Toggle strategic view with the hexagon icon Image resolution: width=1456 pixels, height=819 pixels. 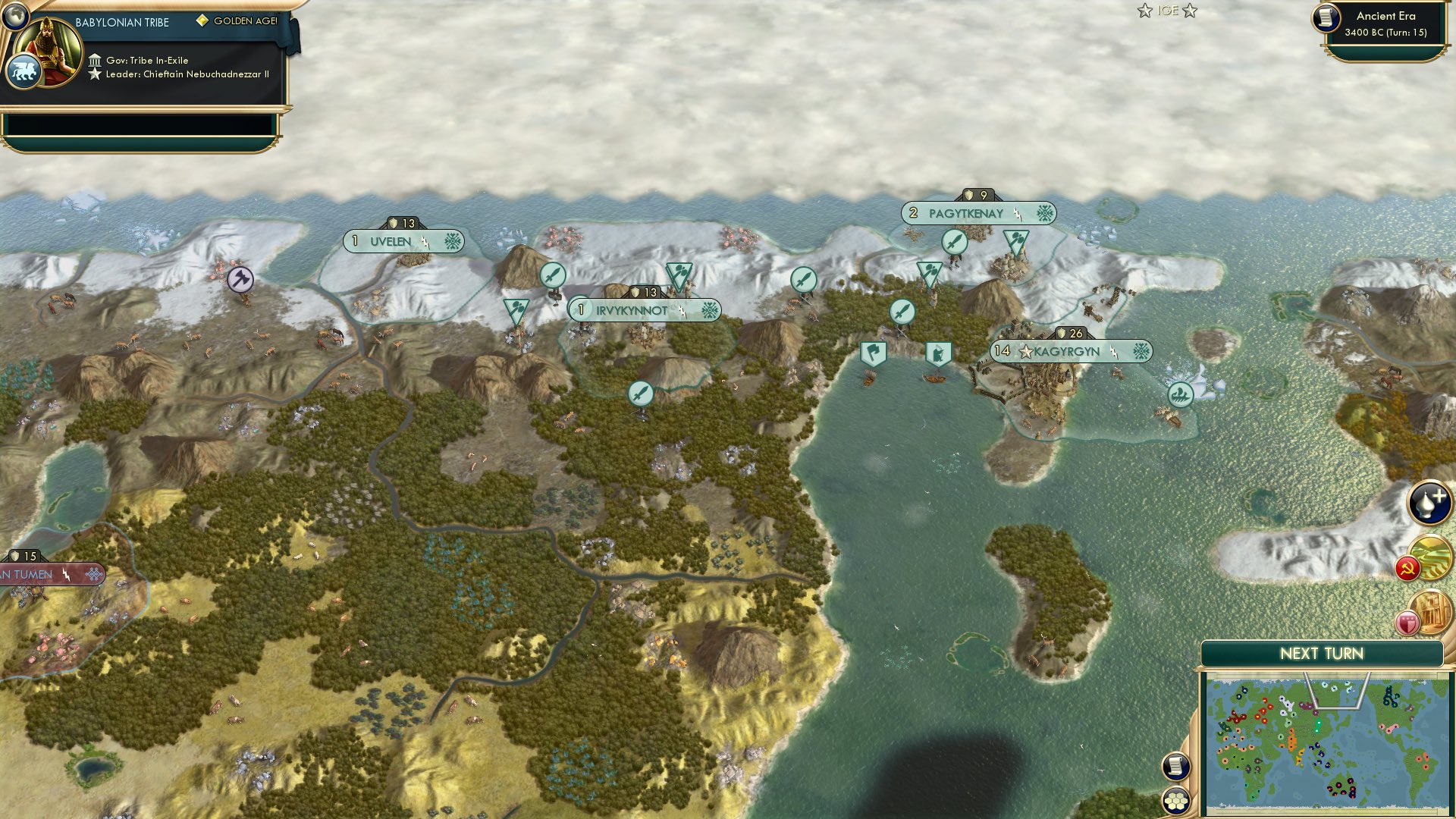pyautogui.click(x=1177, y=802)
